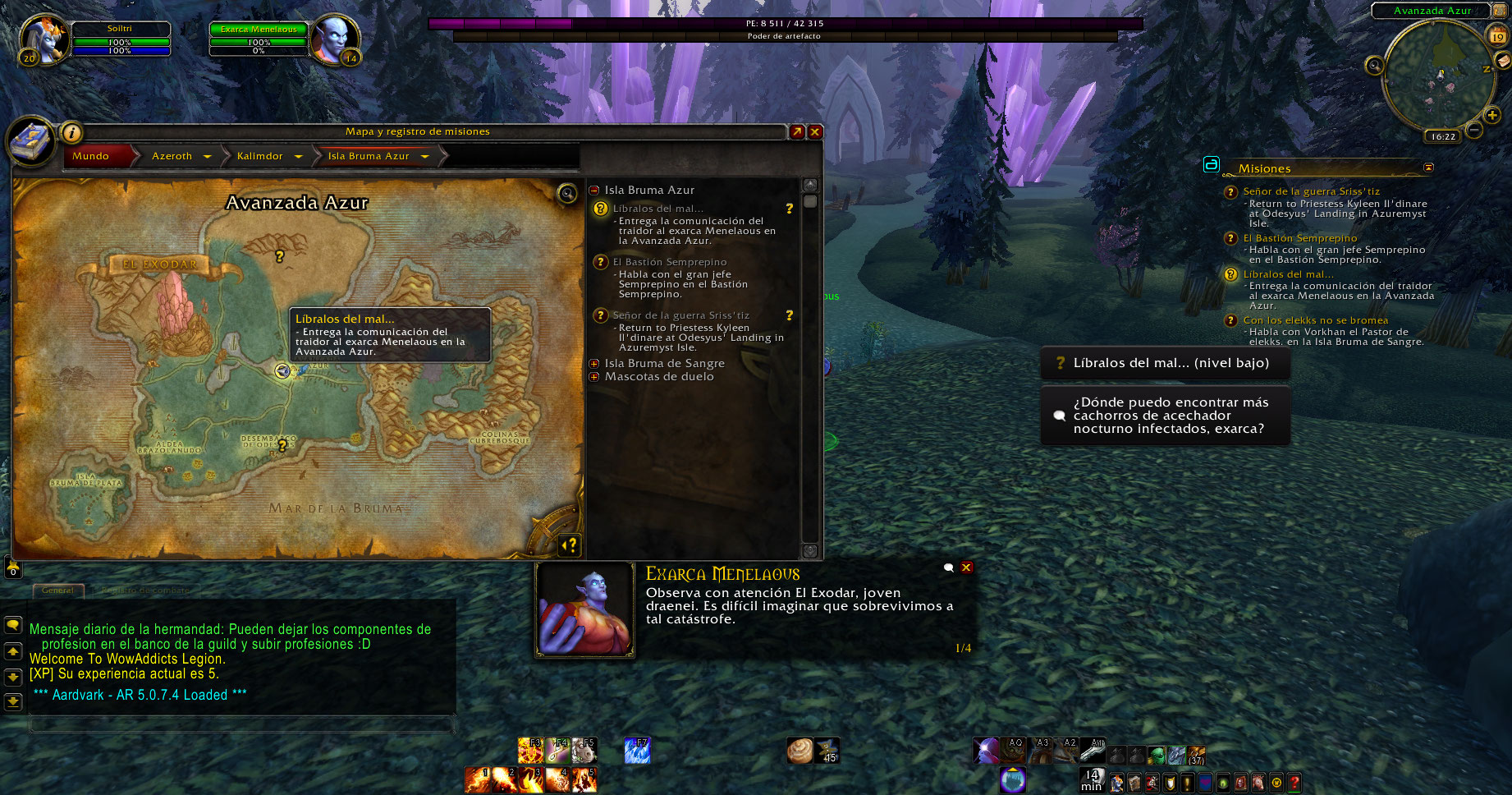This screenshot has height=795, width=1512.
Task: Click the magnifier on the world map
Action: (x=567, y=193)
